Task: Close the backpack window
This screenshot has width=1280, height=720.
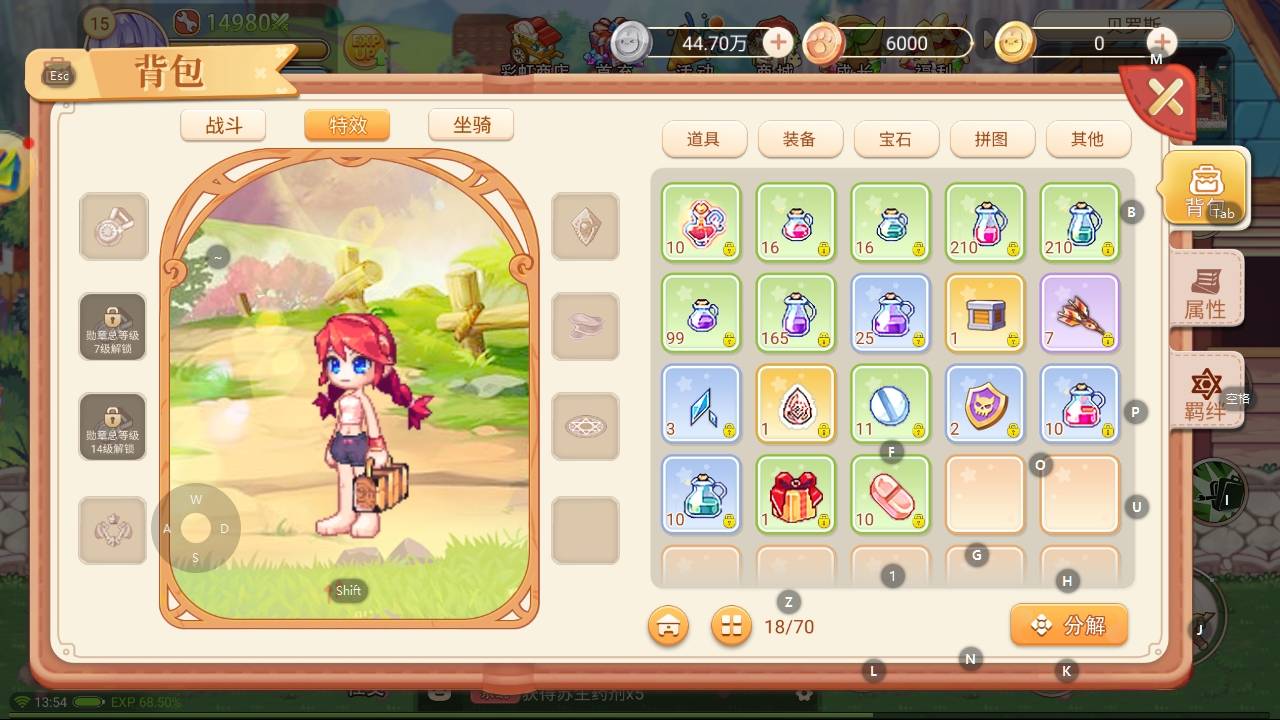Action: coord(1165,98)
